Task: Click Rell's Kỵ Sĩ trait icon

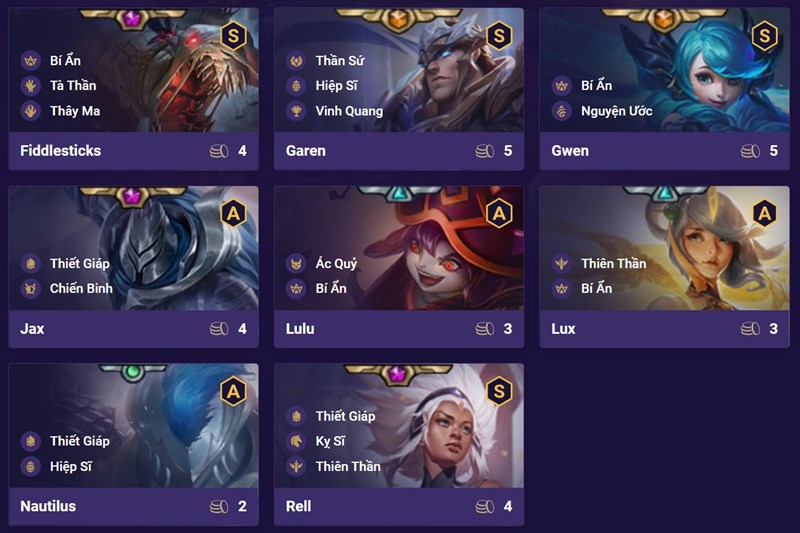Action: point(295,441)
